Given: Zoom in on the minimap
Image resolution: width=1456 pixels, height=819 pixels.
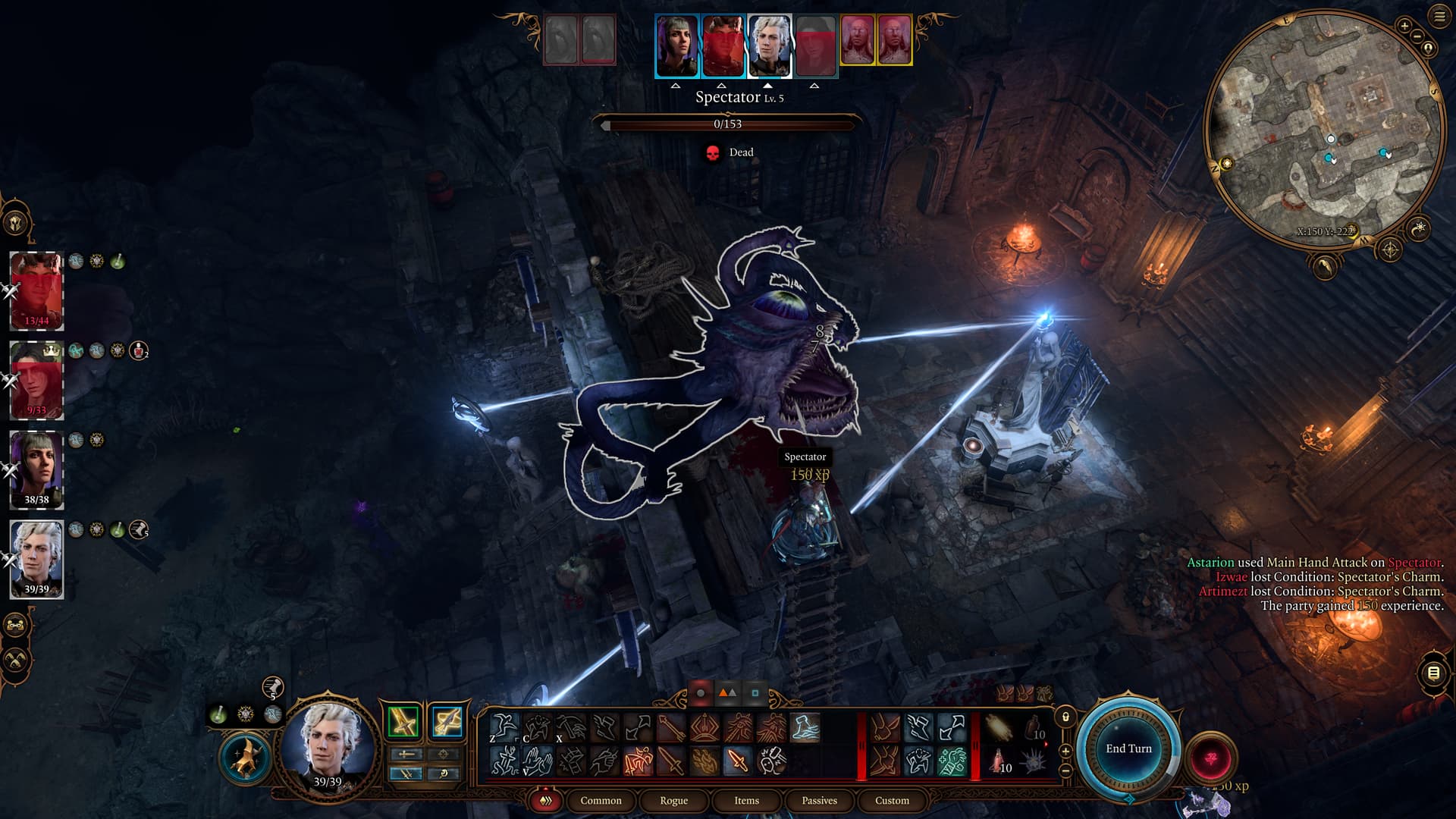Looking at the screenshot, I should click(x=1404, y=27).
